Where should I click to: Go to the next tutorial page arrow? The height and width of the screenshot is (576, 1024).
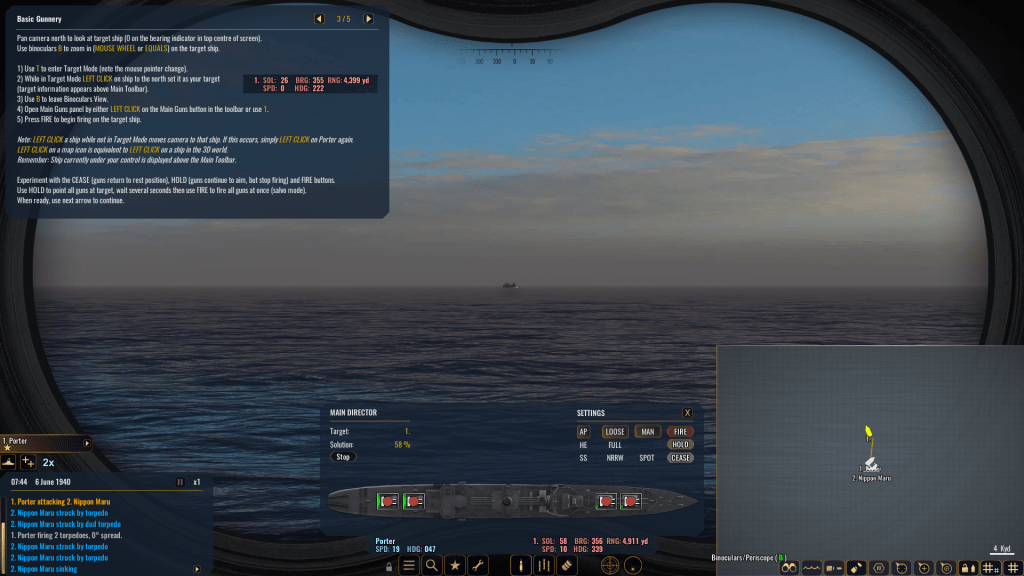pos(368,18)
